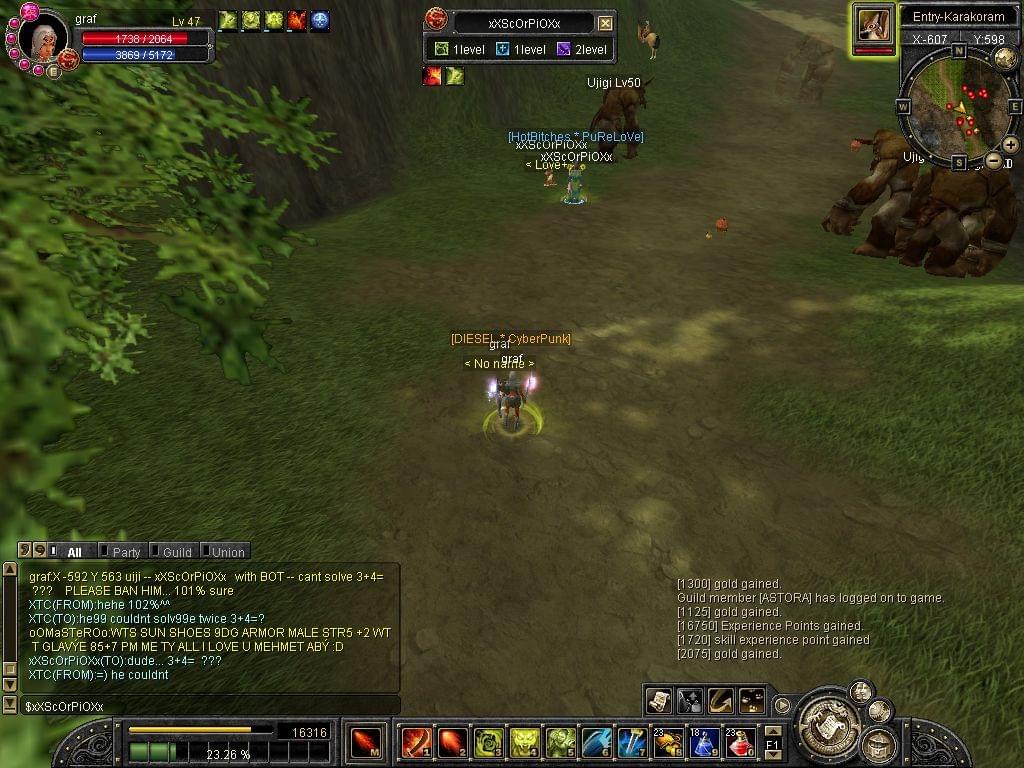Screen dimensions: 1024x768
Task: Select the squirrel pet portrait
Action: (873, 23)
